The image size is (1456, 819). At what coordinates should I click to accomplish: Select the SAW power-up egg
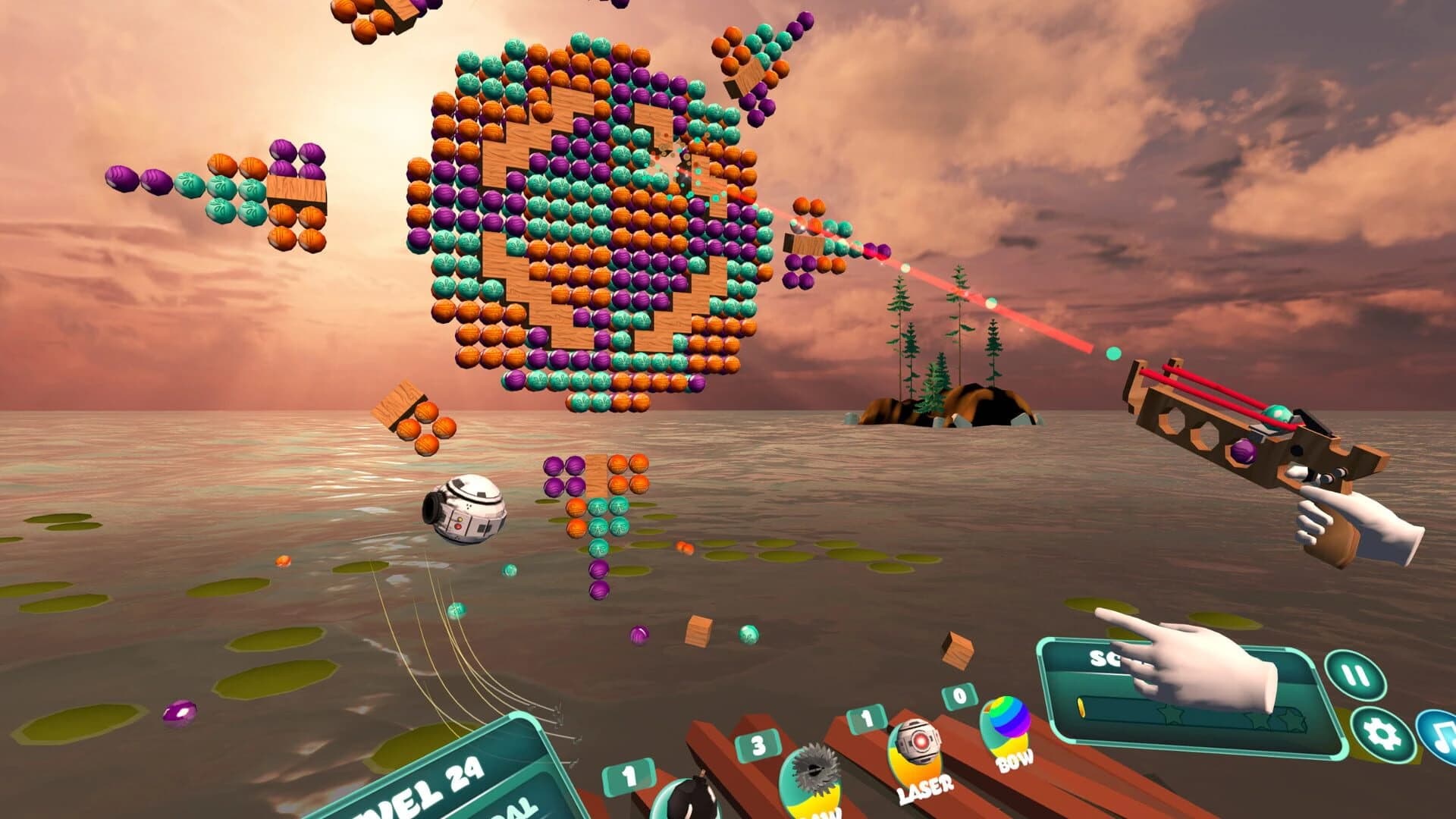(x=811, y=778)
